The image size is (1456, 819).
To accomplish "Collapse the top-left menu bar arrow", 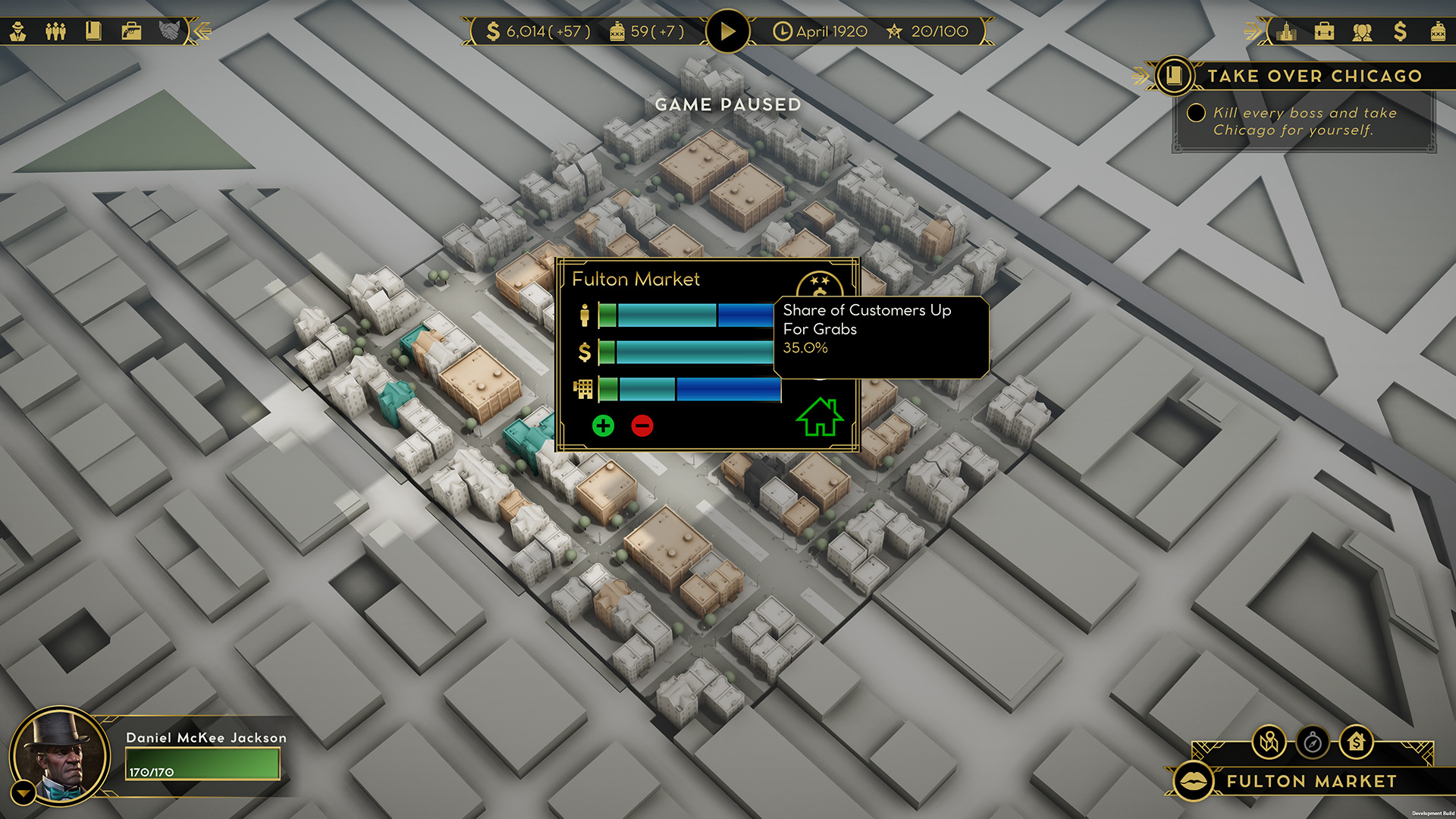I will pos(202,31).
